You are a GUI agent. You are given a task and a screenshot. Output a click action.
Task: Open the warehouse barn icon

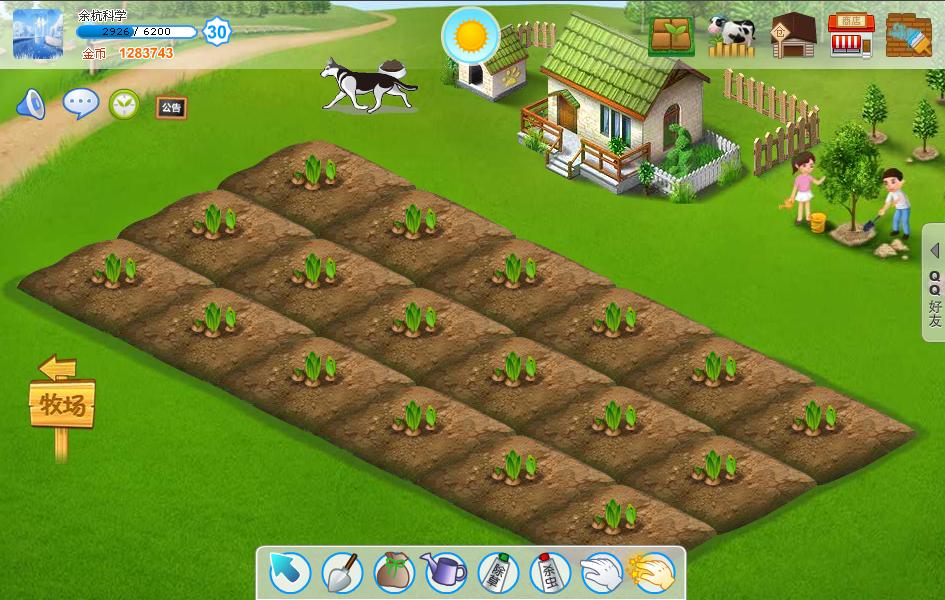(x=792, y=35)
